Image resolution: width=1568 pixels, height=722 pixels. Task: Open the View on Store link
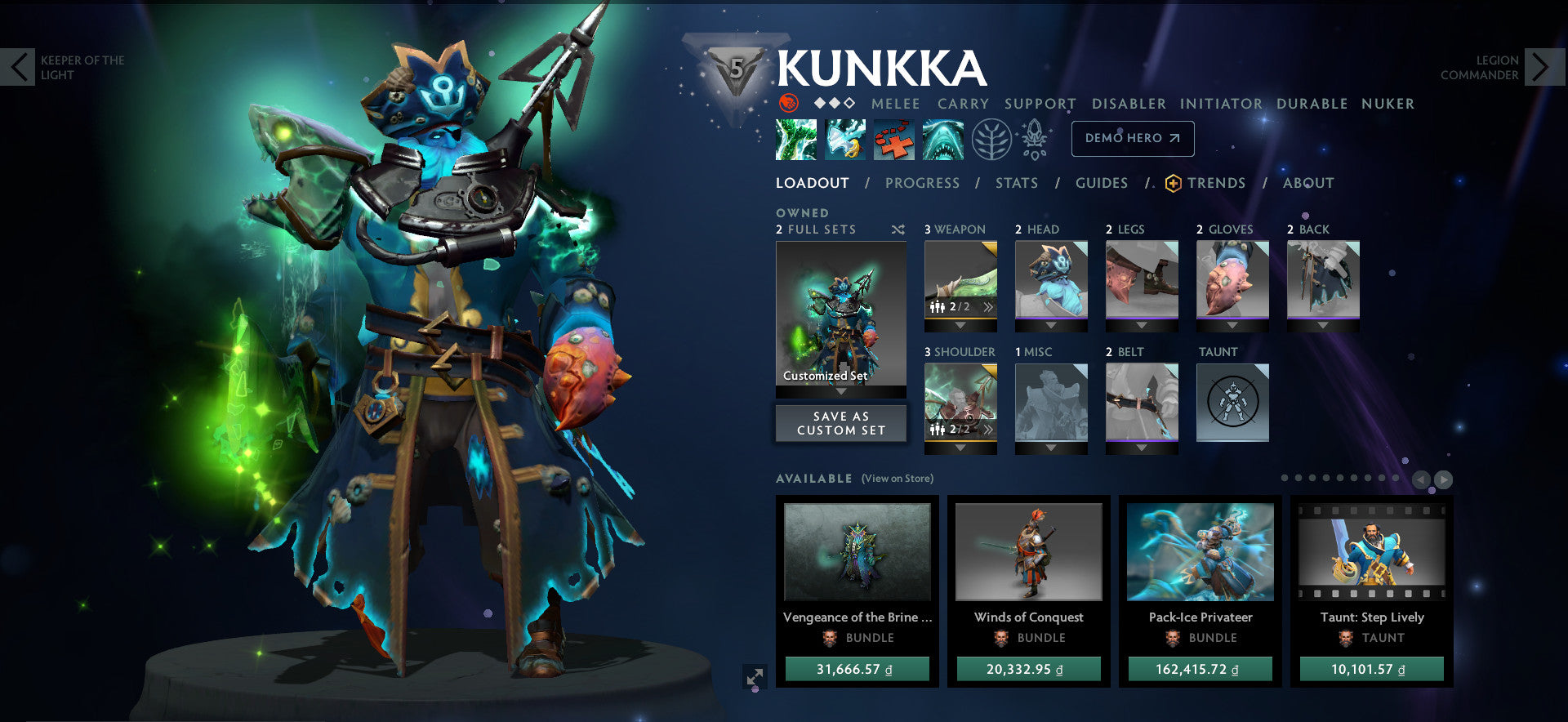coord(897,479)
